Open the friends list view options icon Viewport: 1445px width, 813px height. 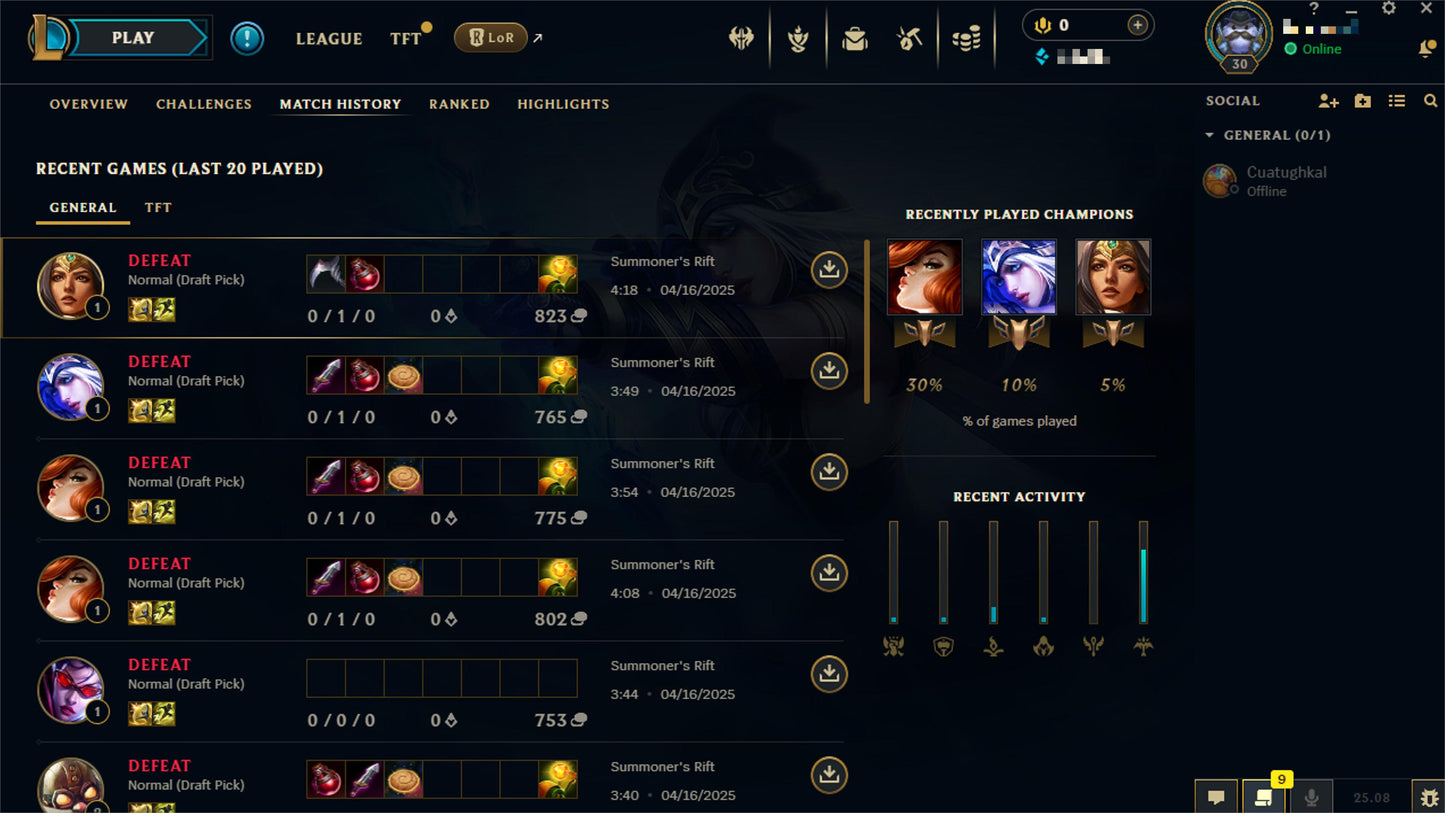click(1397, 100)
